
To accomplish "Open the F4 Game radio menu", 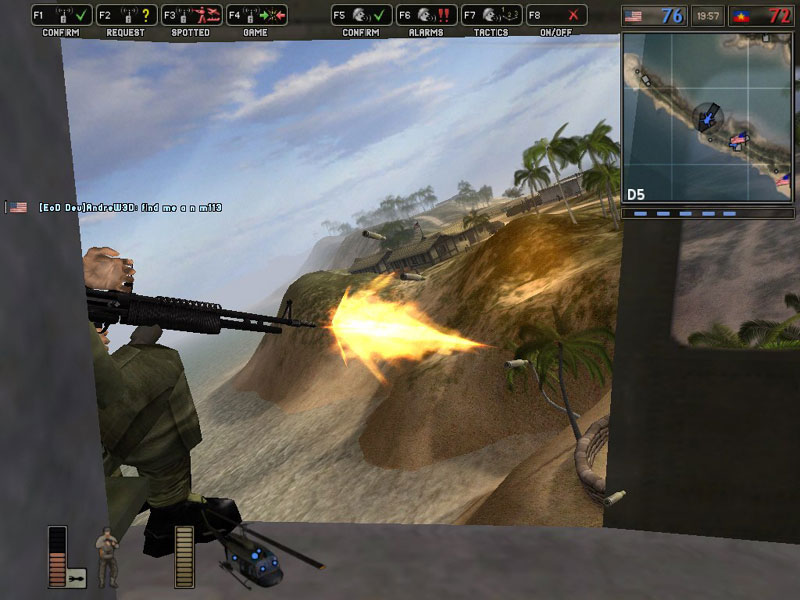I will click(x=256, y=16).
